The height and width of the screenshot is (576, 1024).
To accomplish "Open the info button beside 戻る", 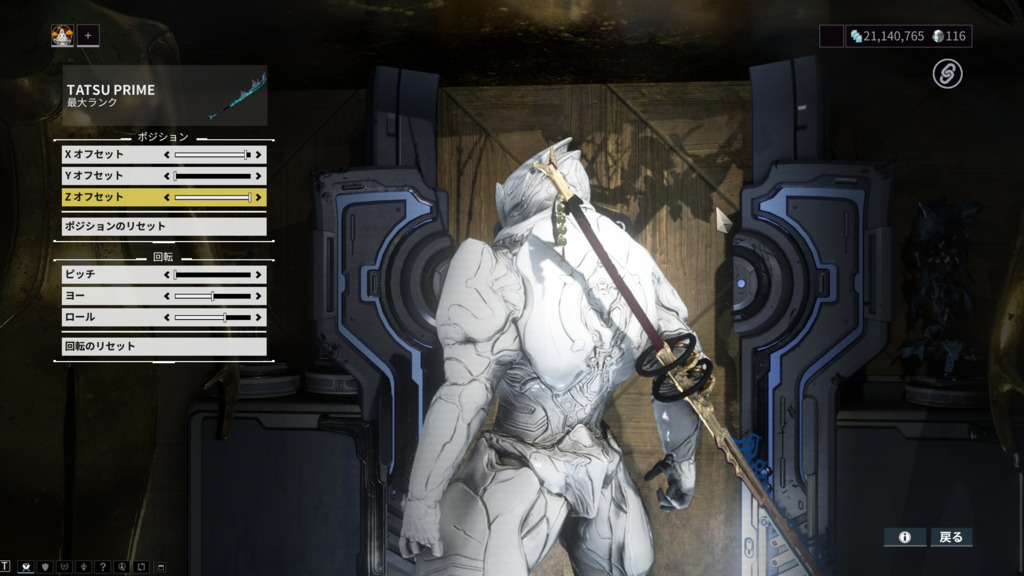I will pyautogui.click(x=905, y=537).
